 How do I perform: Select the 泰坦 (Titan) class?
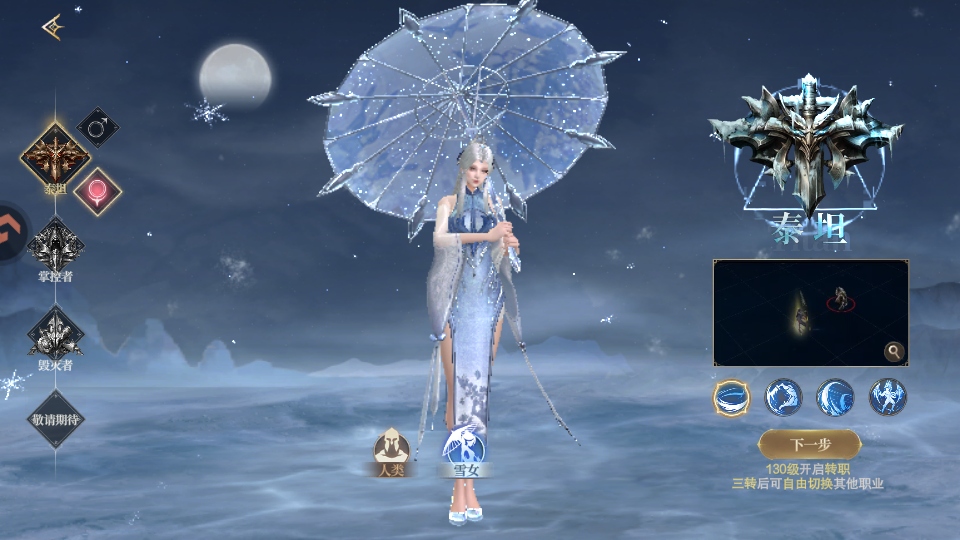(x=55, y=158)
